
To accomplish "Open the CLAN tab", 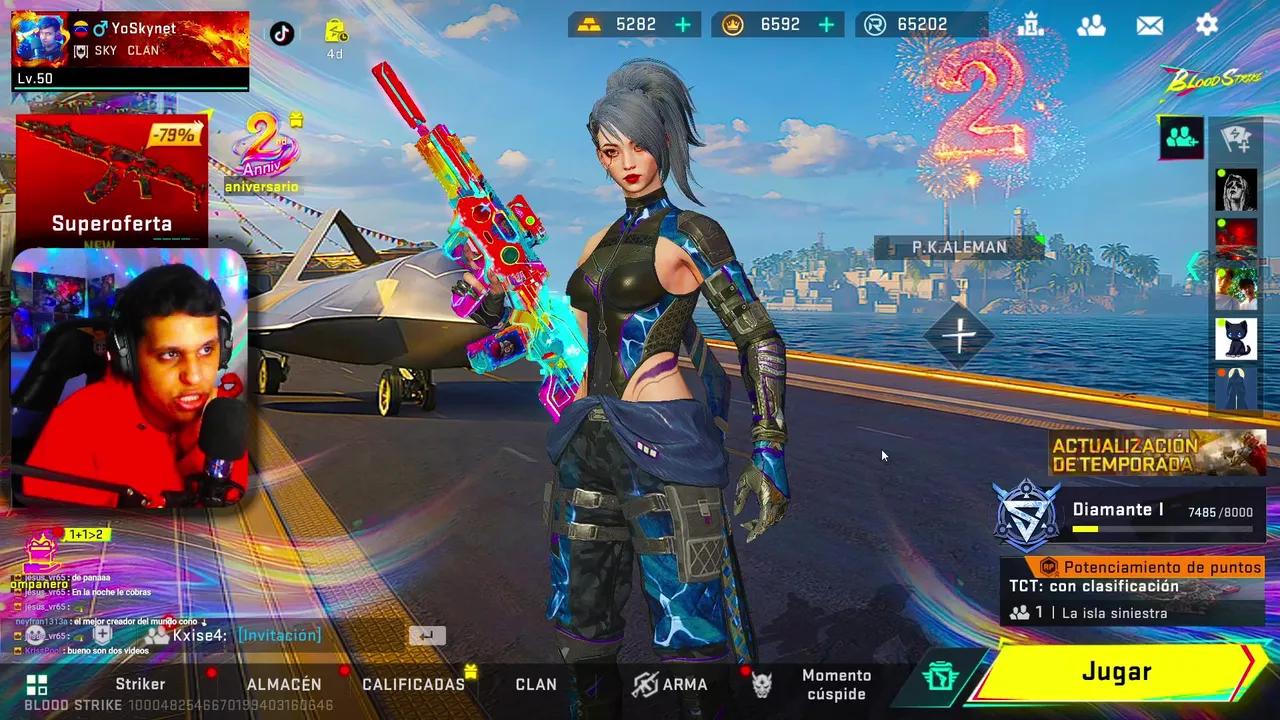I will [536, 684].
